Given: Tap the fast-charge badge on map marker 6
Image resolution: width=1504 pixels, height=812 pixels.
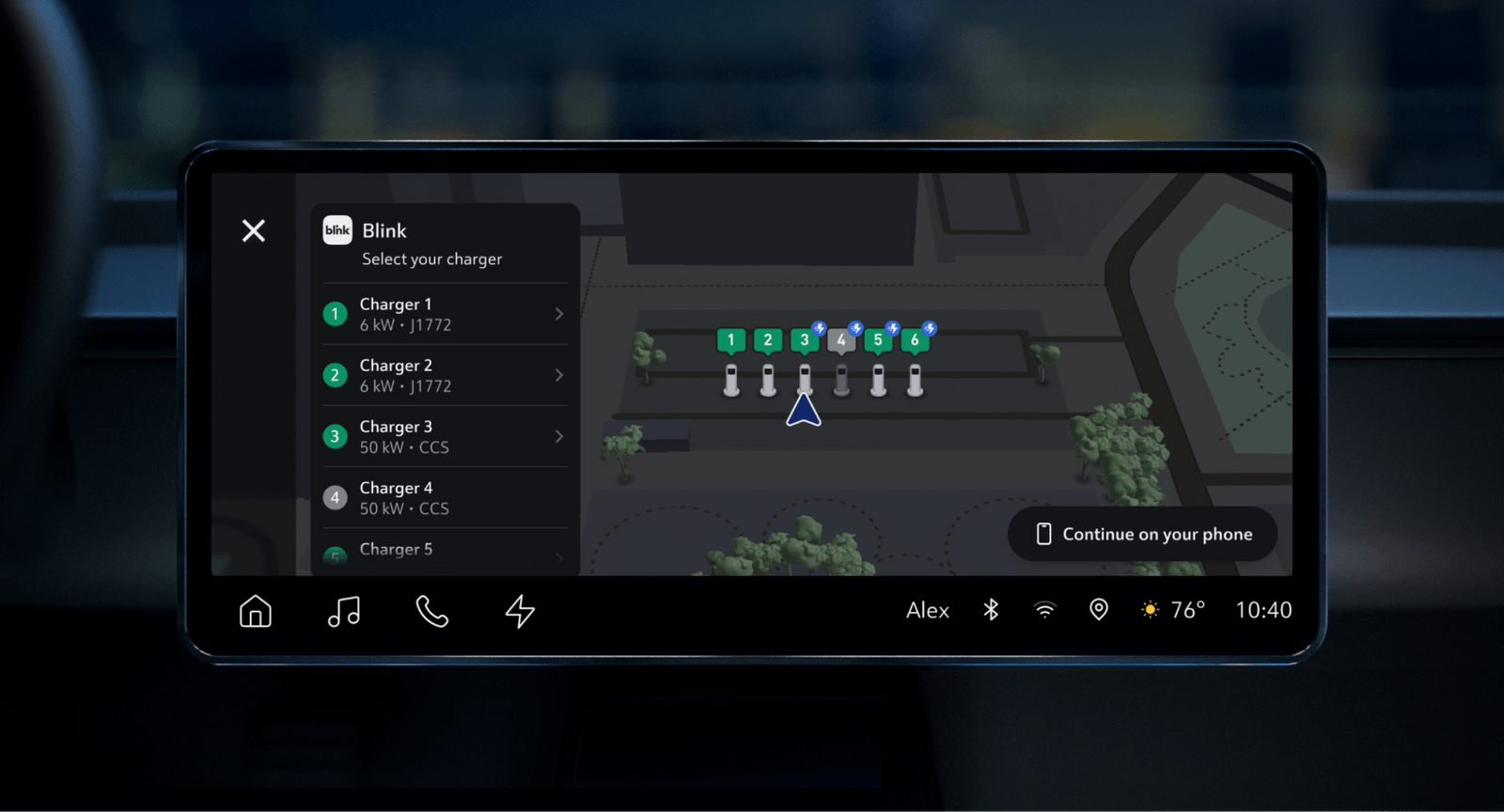Looking at the screenshot, I should point(927,327).
